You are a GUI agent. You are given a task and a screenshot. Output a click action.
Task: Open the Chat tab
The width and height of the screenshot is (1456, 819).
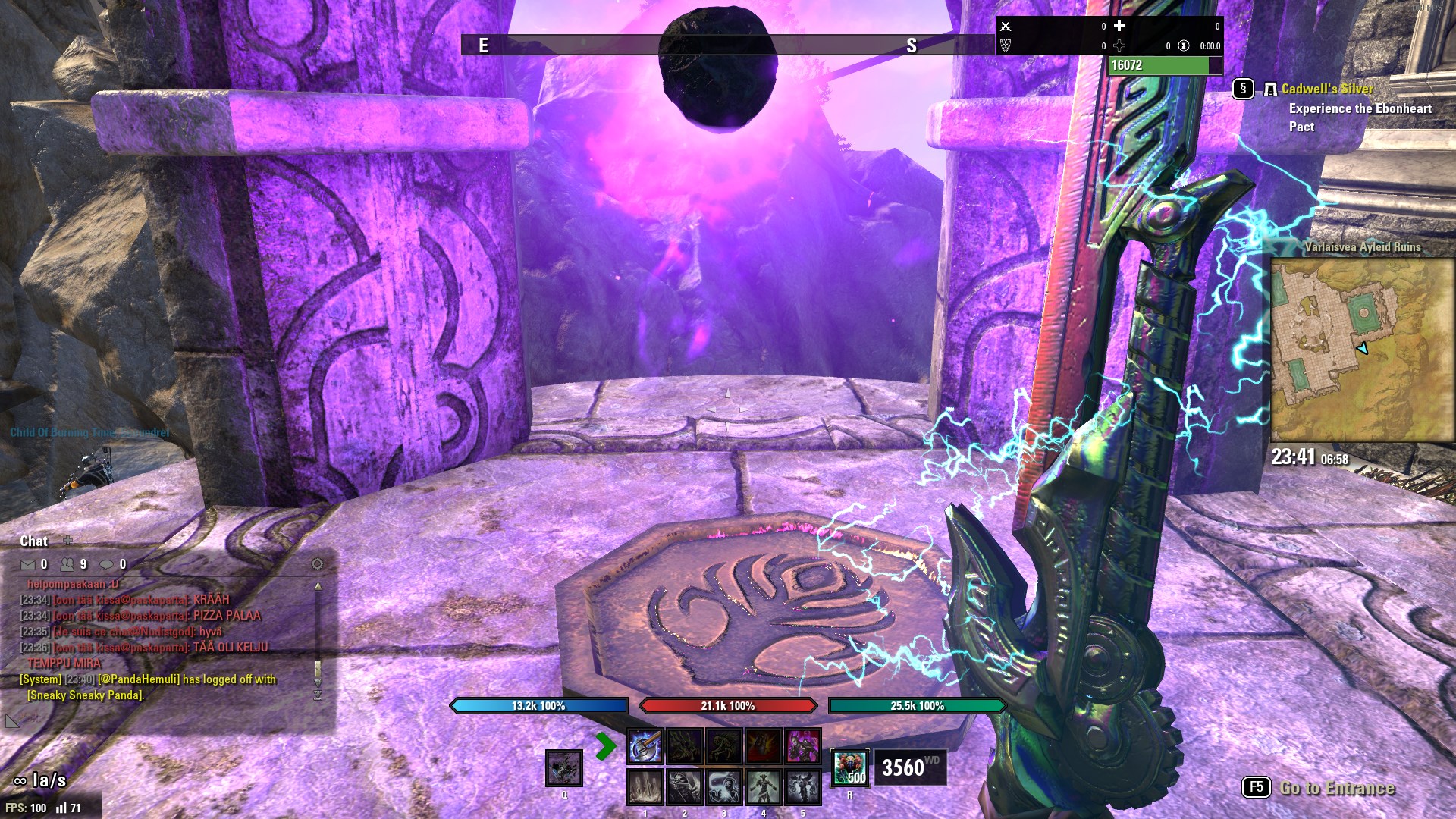tap(33, 541)
